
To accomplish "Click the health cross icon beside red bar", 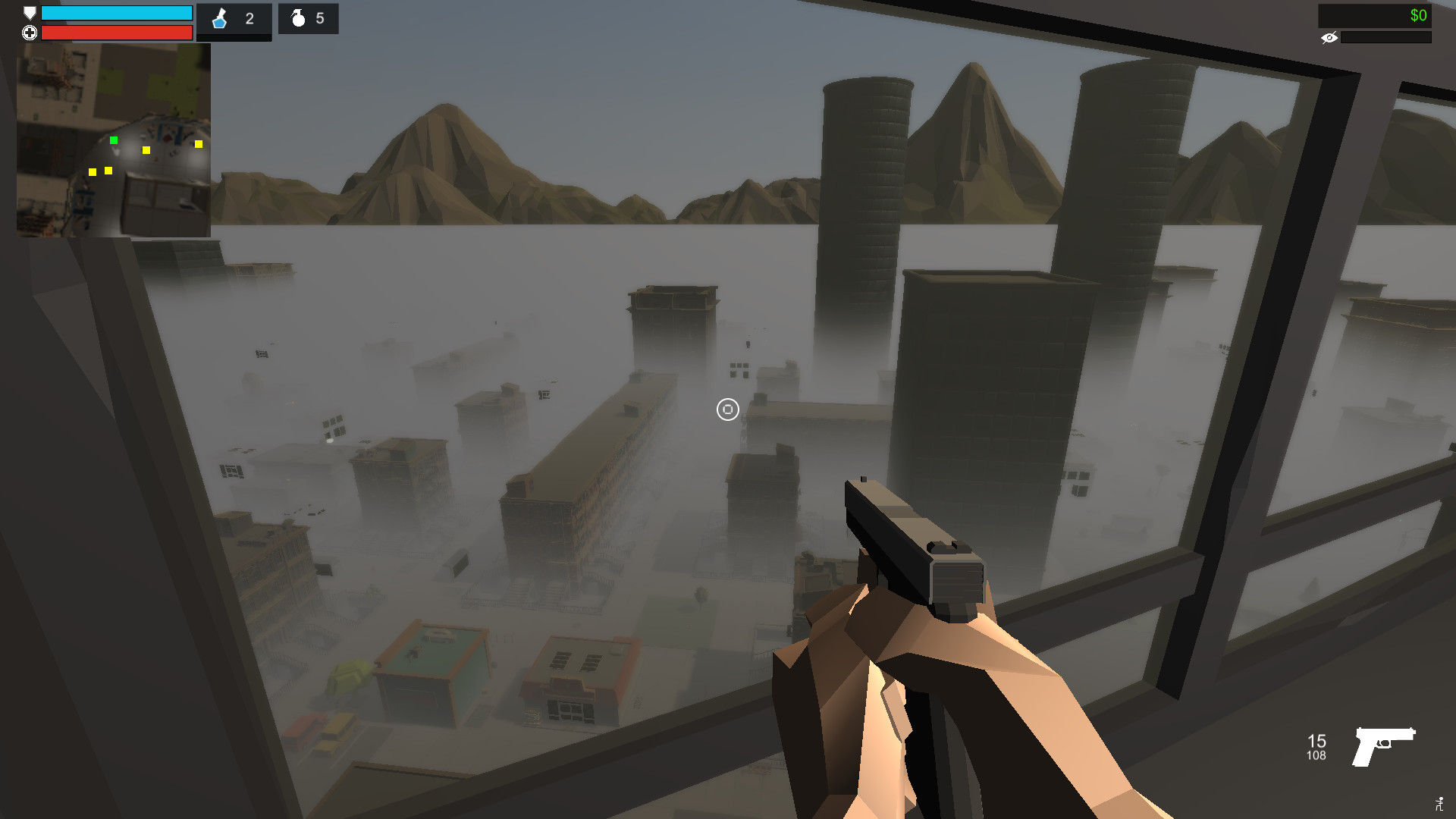I will click(x=29, y=33).
